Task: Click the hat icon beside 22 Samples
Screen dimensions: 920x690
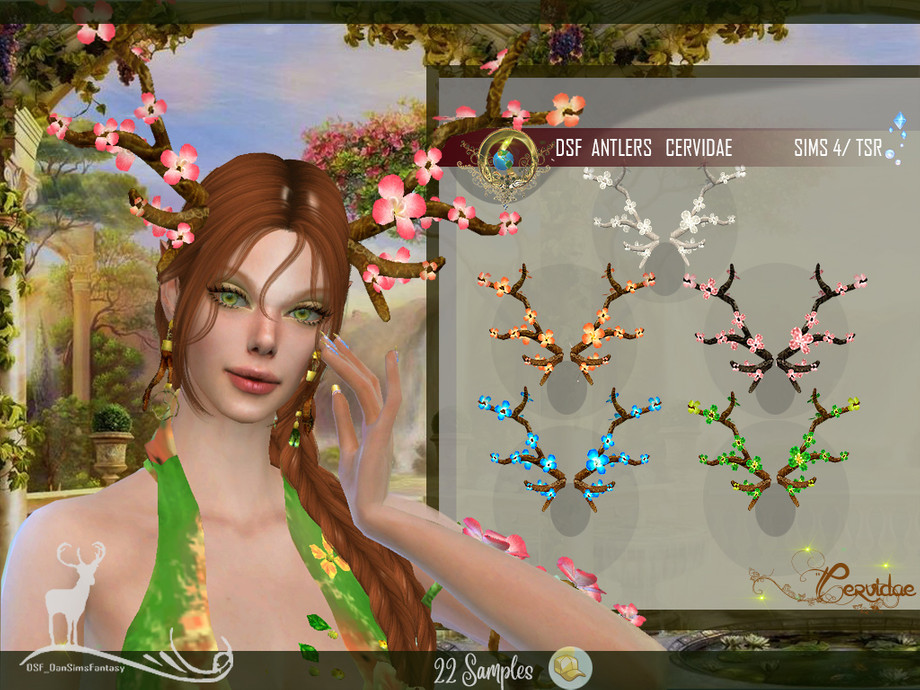Action: coord(571,668)
